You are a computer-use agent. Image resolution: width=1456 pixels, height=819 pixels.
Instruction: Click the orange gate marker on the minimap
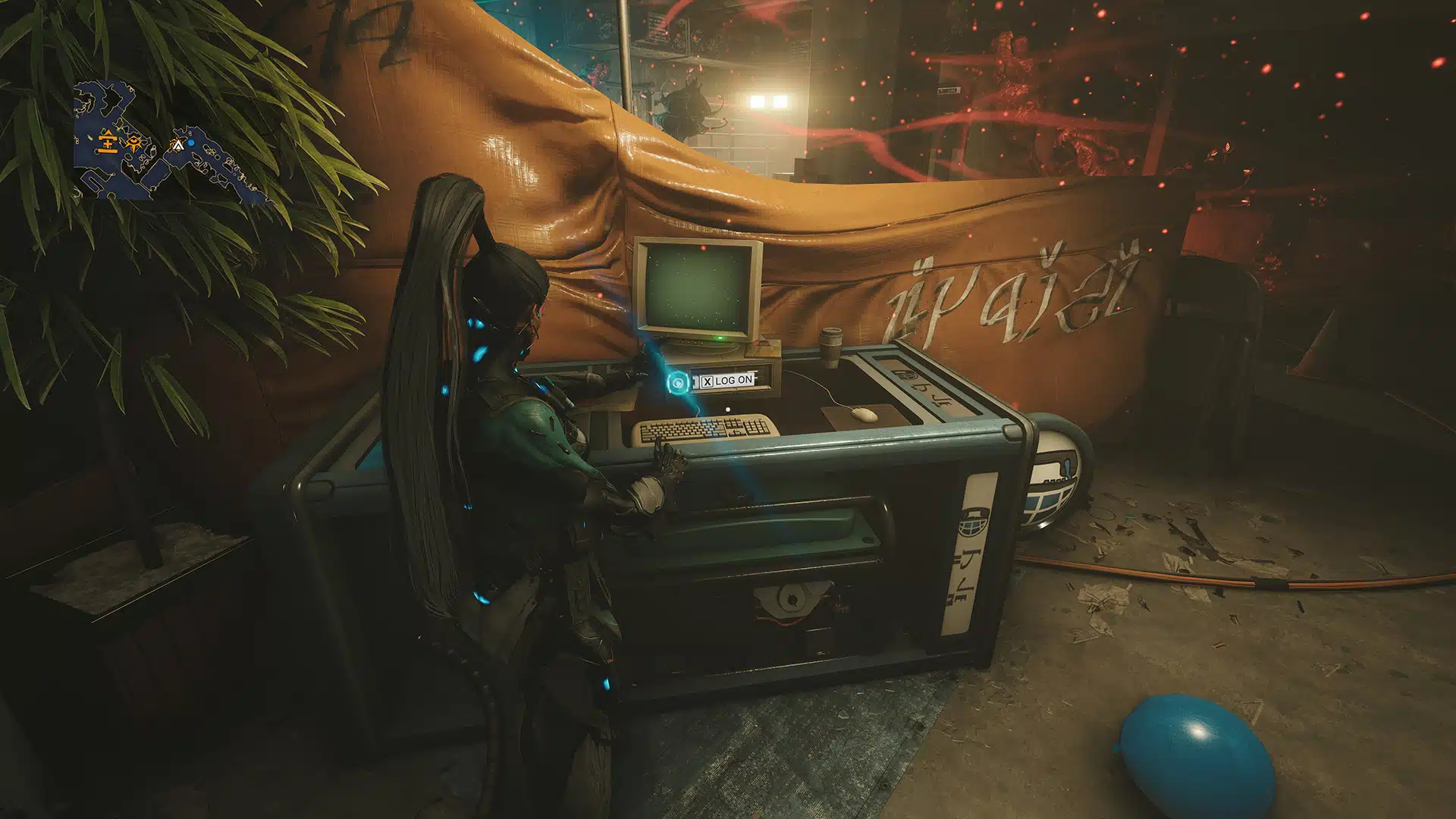108,141
